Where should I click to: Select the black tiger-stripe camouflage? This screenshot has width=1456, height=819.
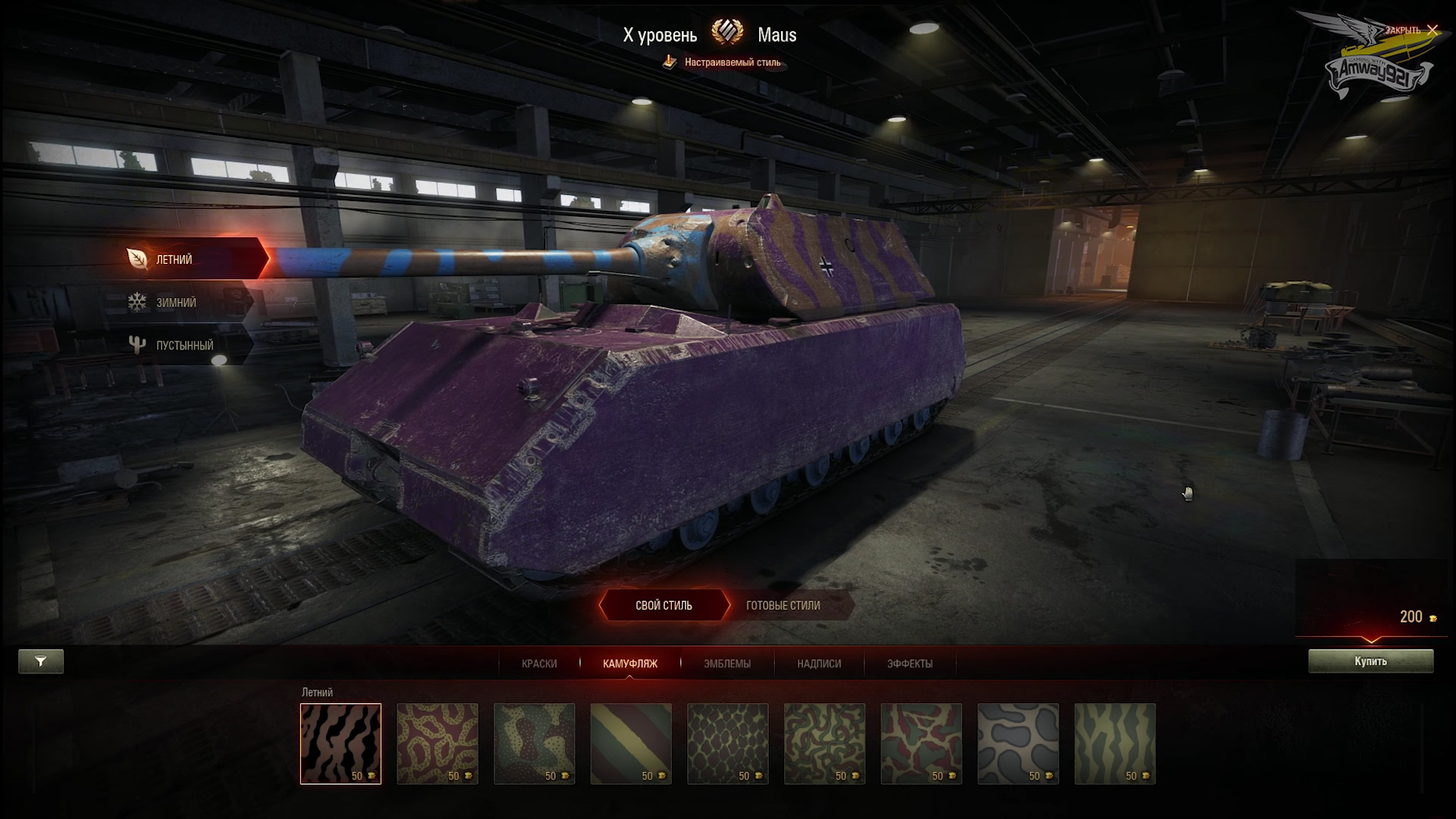(340, 743)
